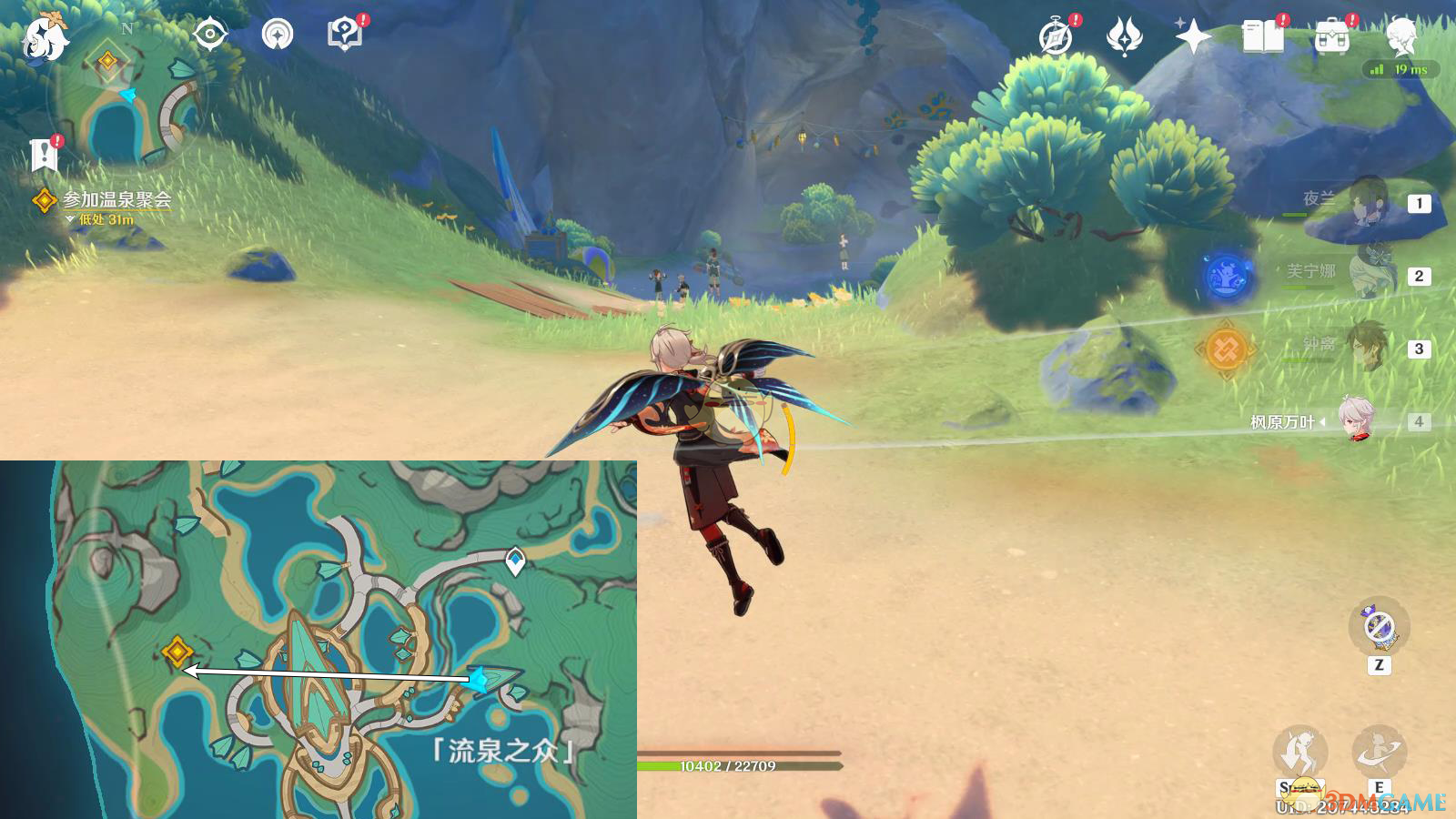Trigger 芙宁娜's blue elemental burst icon
The image size is (1456, 819).
[1226, 276]
